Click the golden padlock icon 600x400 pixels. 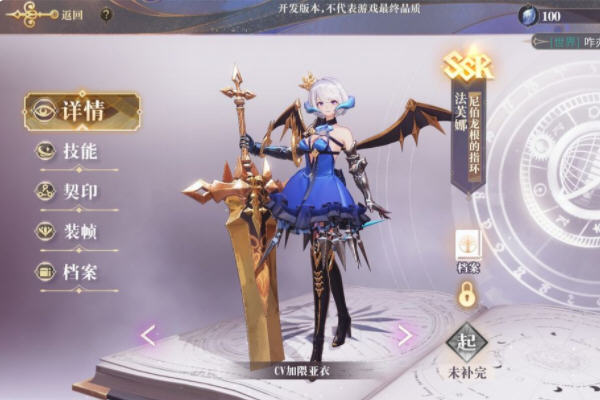tap(467, 294)
